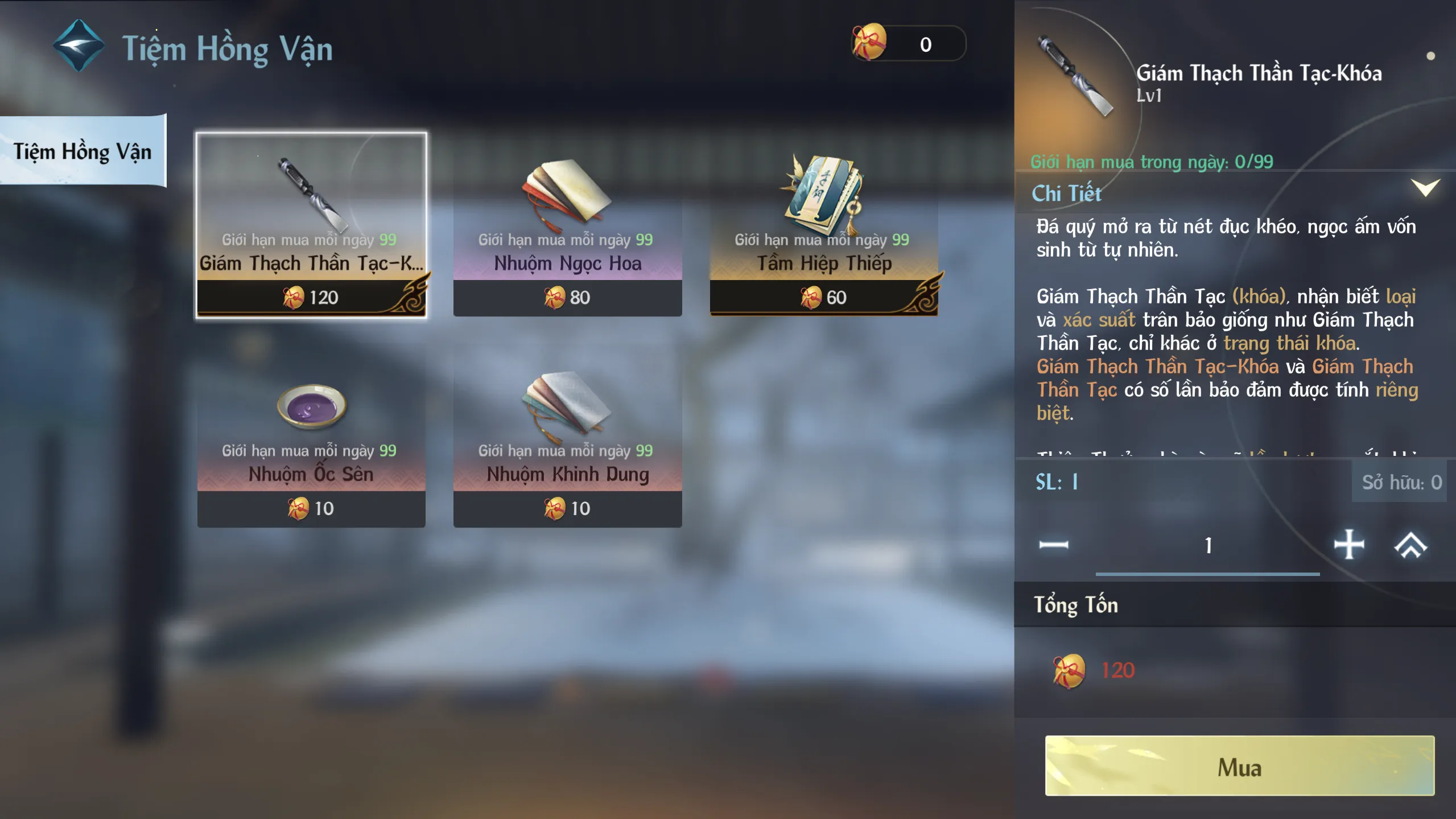Go back using the diamond logo button
This screenshot has height=819, width=1456.
(x=79, y=46)
